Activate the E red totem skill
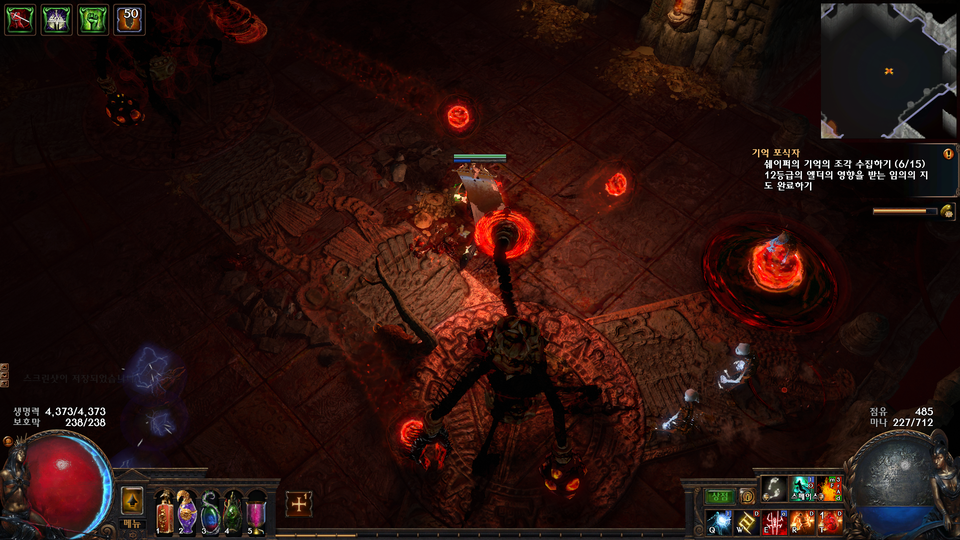Viewport: 960px width, 540px height. tap(774, 521)
